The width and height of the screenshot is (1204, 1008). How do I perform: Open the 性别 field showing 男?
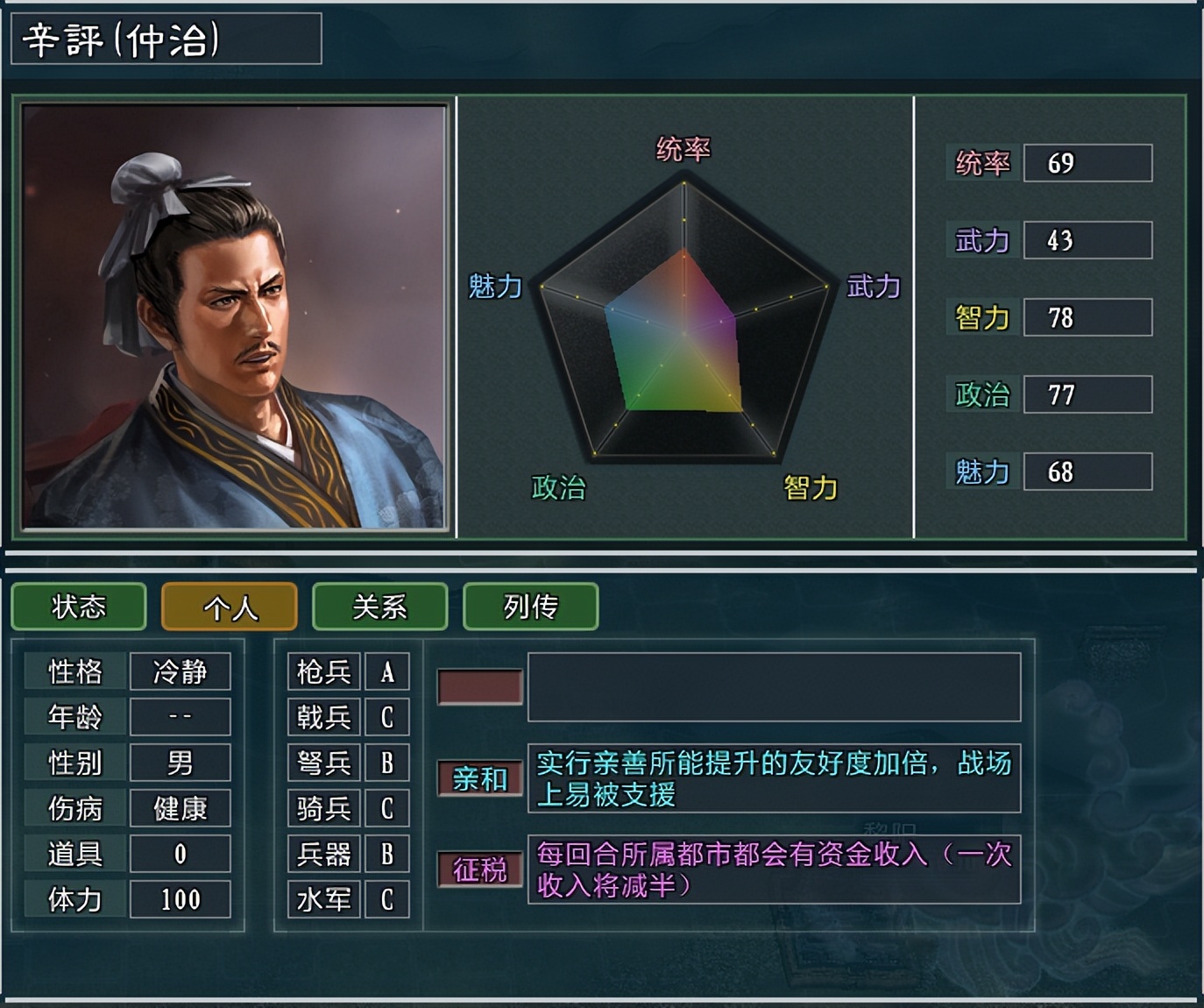pos(181,763)
